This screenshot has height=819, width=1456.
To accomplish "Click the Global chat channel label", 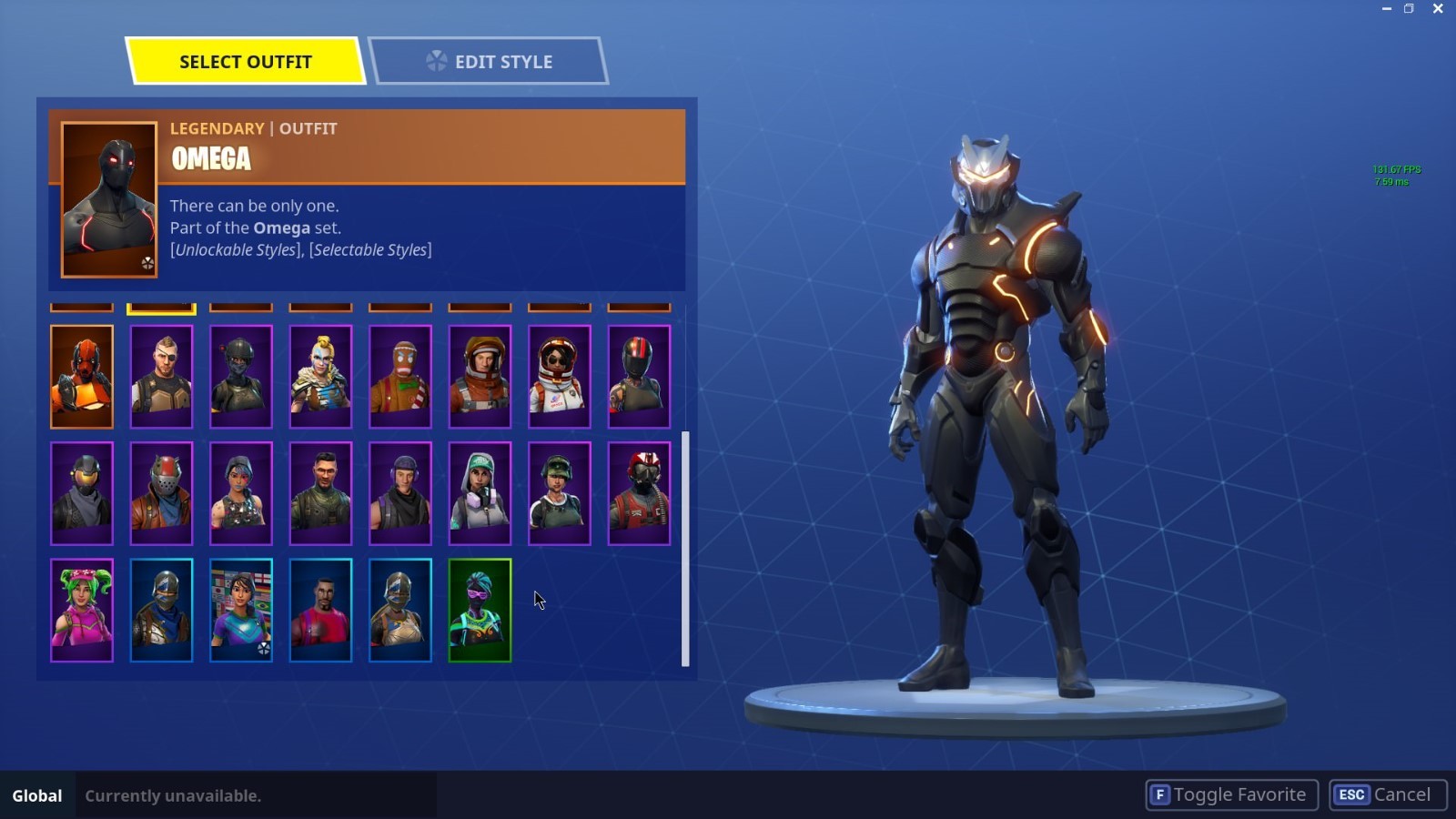I will (x=36, y=794).
